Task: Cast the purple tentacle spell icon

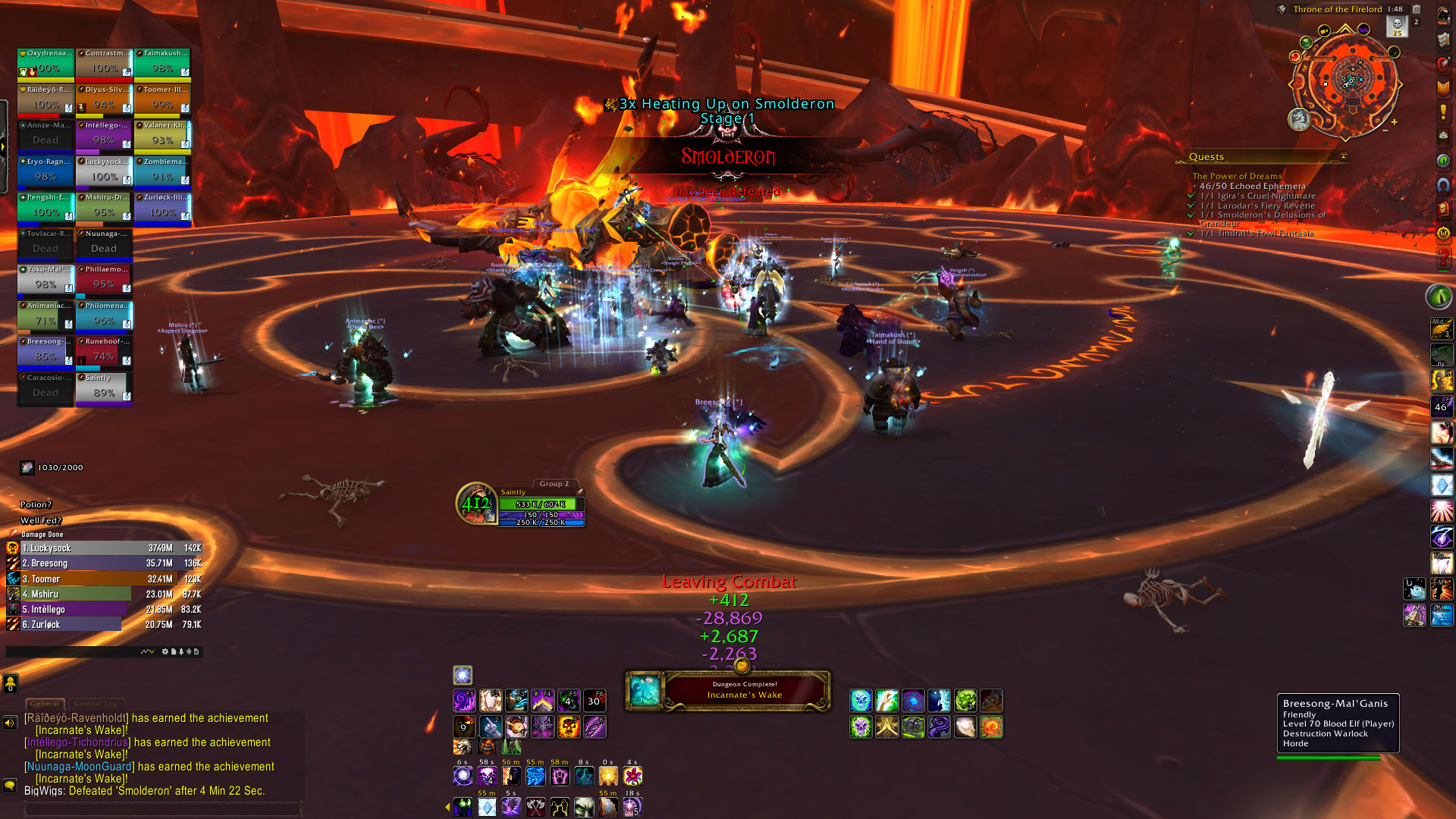Action: coord(939,727)
